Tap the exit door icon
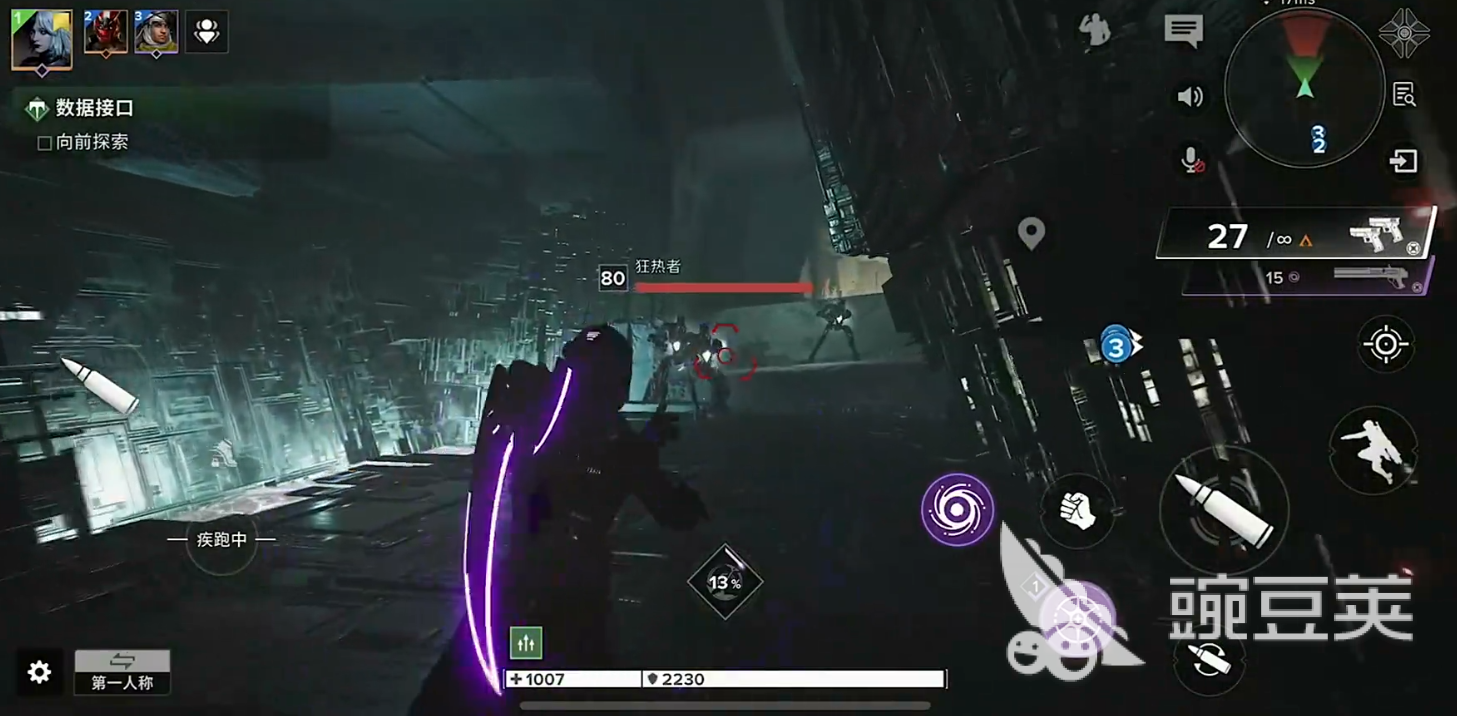 tap(1403, 161)
